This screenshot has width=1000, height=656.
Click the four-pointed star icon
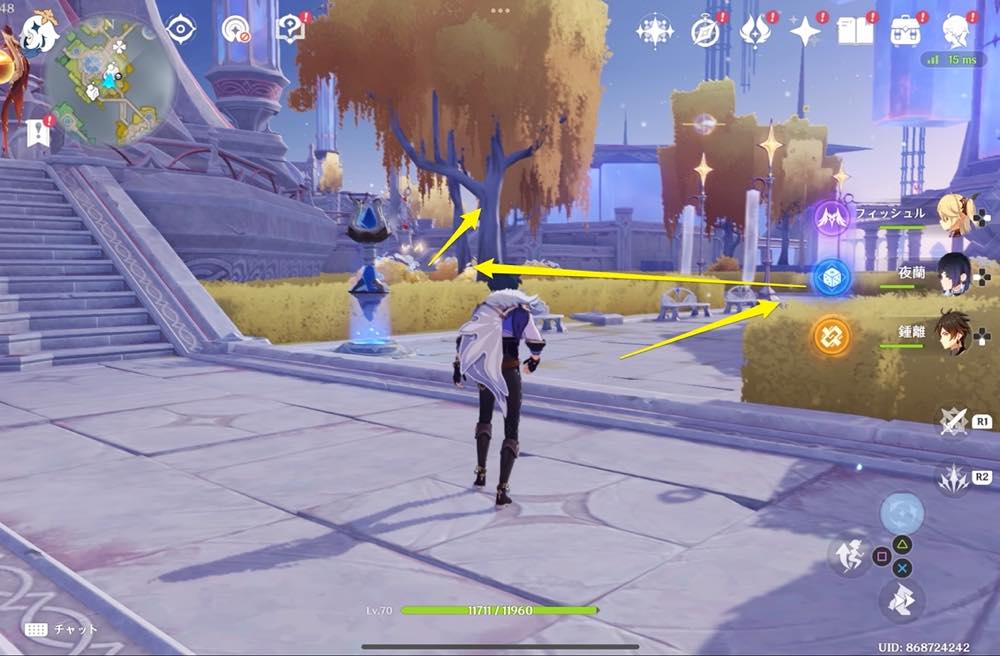805,32
